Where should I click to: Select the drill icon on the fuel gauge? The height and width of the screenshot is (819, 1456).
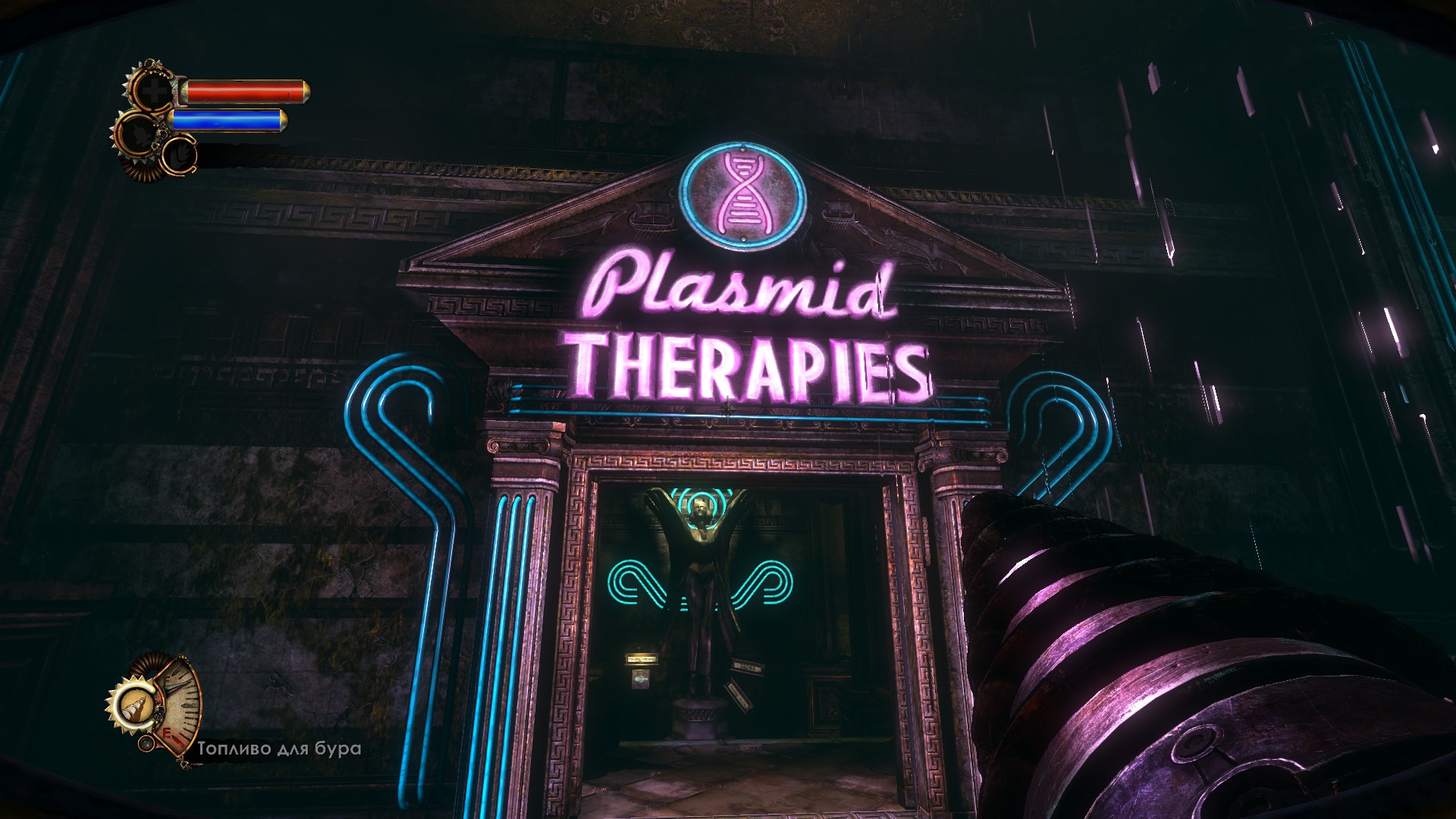[136, 708]
